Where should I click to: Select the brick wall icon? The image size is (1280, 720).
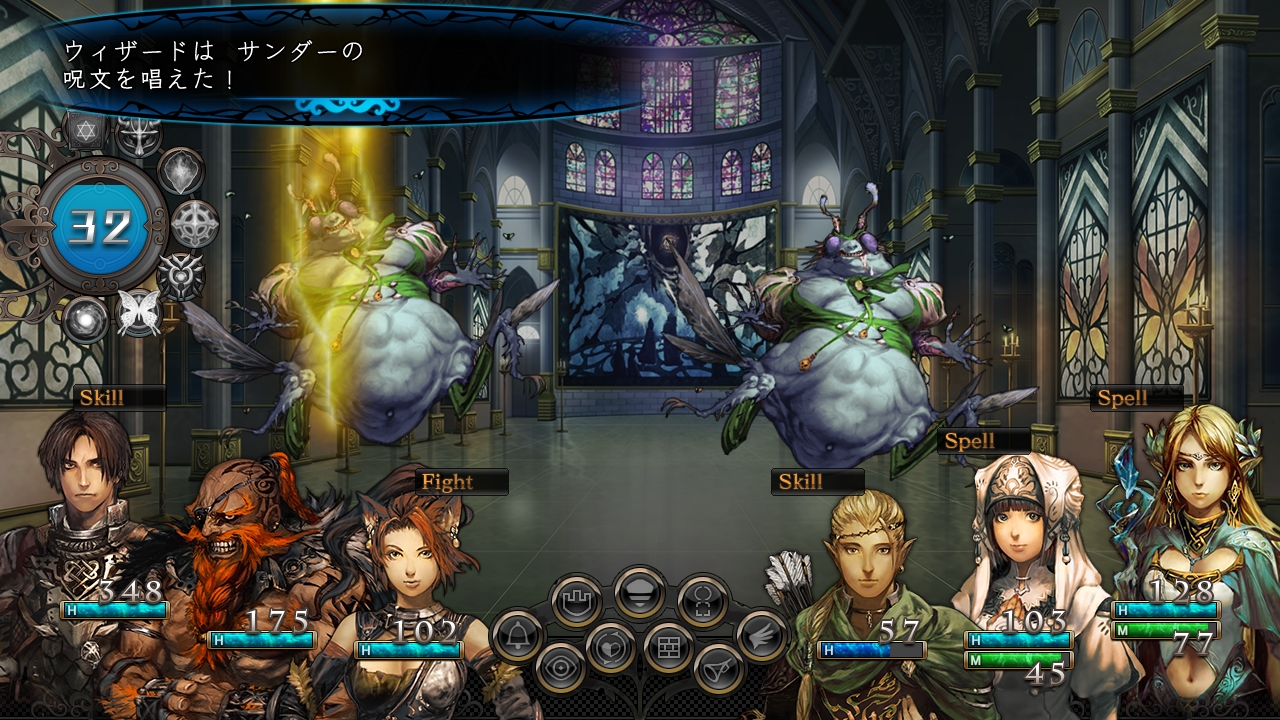click(669, 647)
